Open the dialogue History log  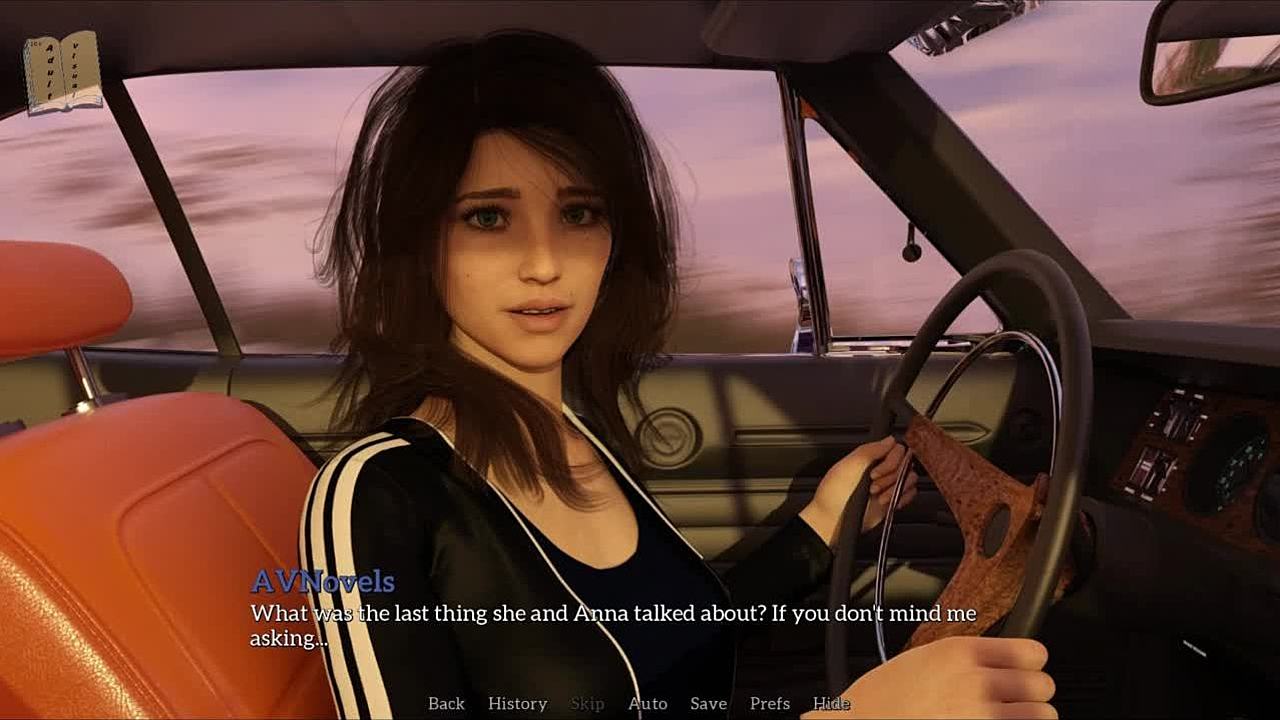517,703
